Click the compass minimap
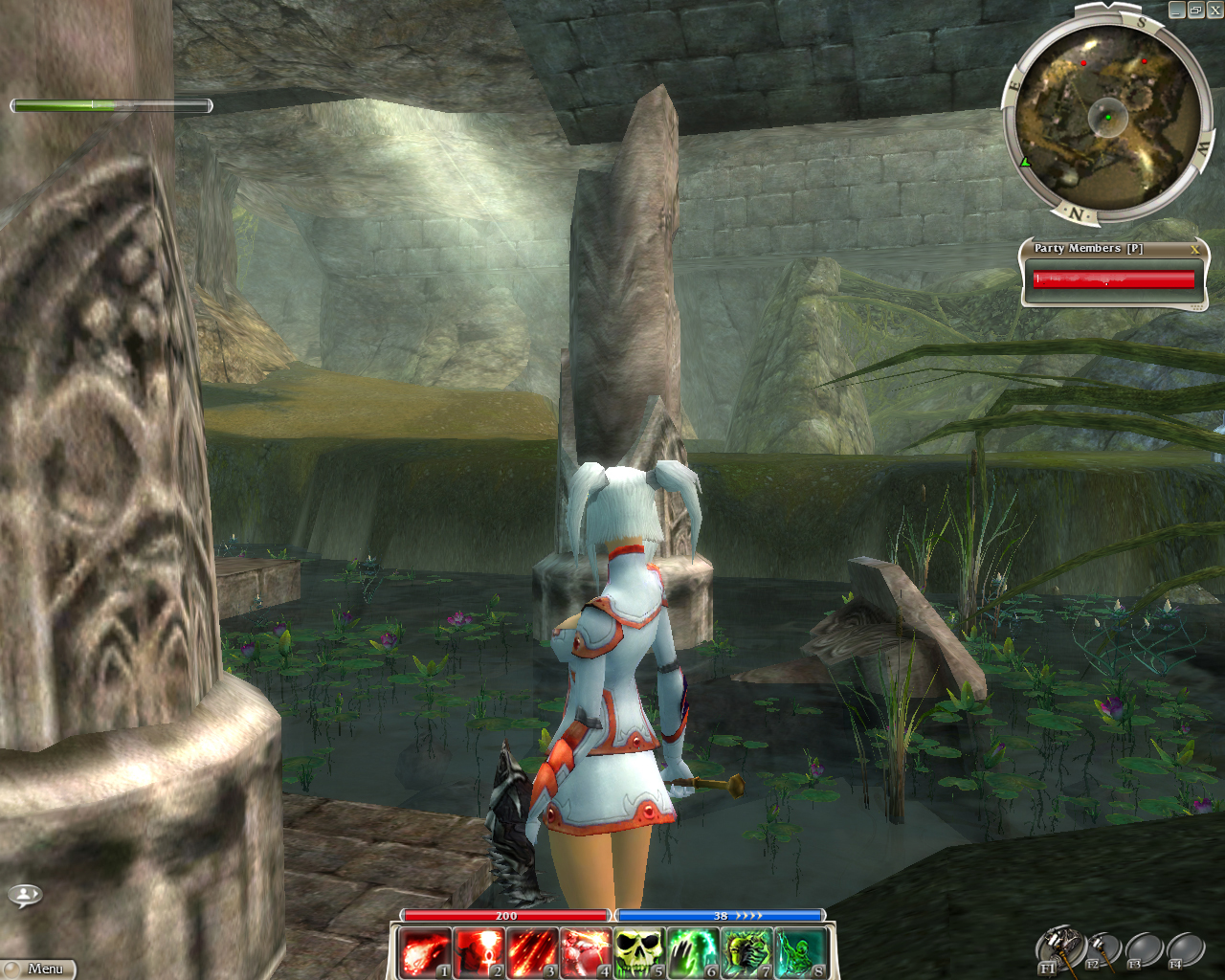The width and height of the screenshot is (1225, 980). click(1107, 117)
